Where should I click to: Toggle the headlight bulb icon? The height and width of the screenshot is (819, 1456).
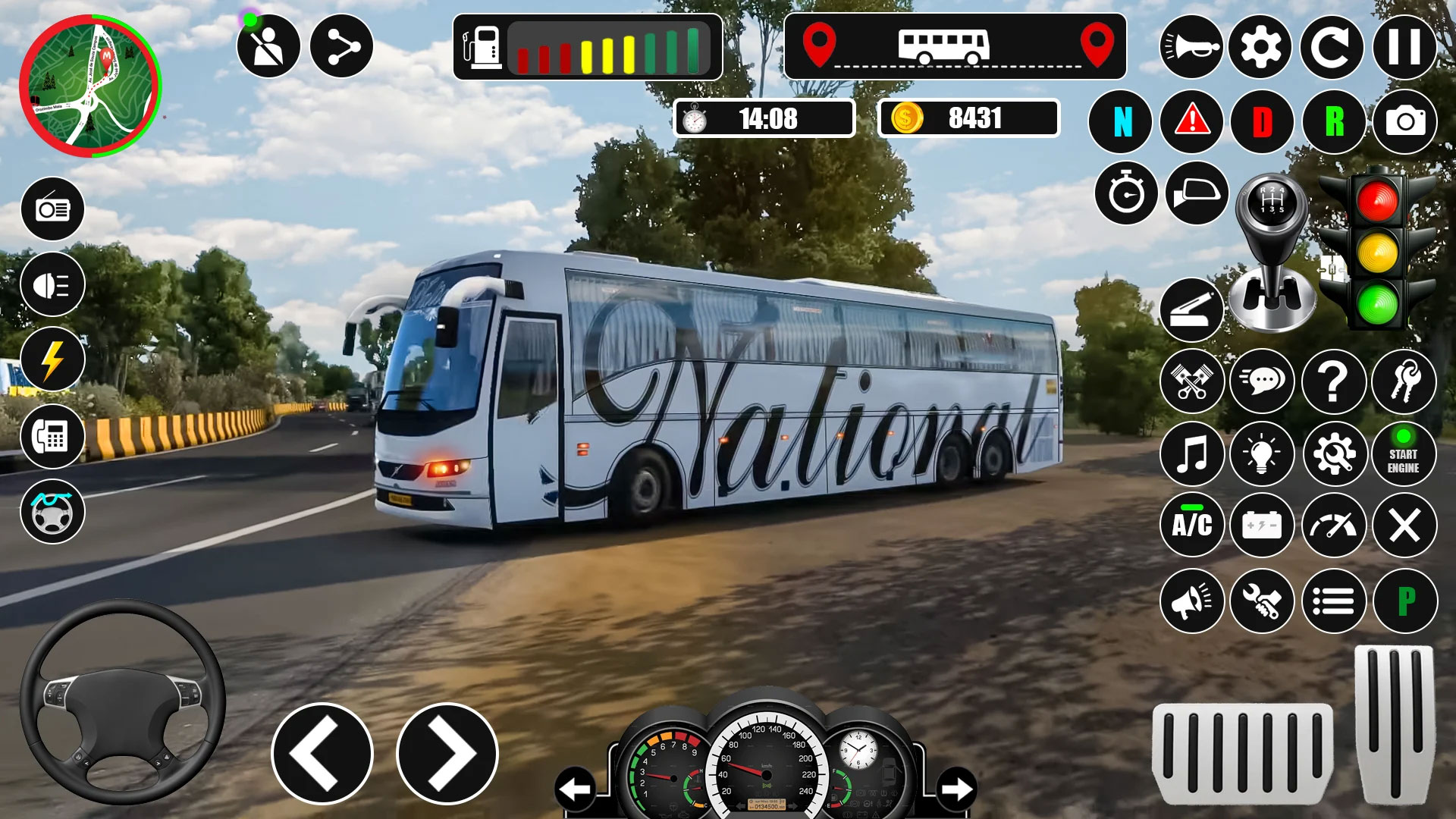(1263, 453)
